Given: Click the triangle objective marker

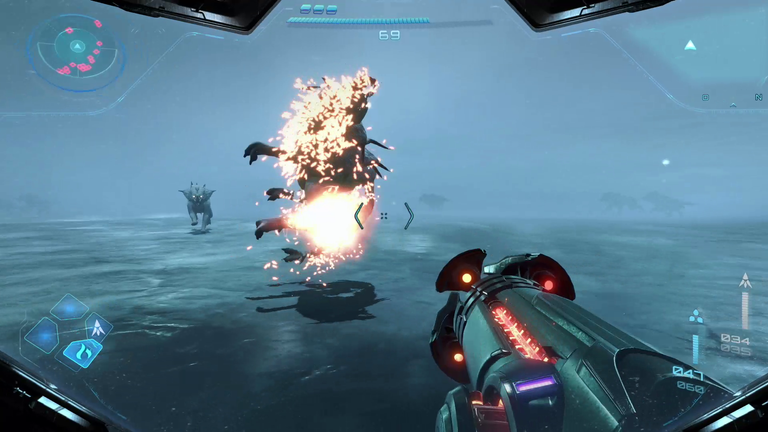Looking at the screenshot, I should 689,45.
